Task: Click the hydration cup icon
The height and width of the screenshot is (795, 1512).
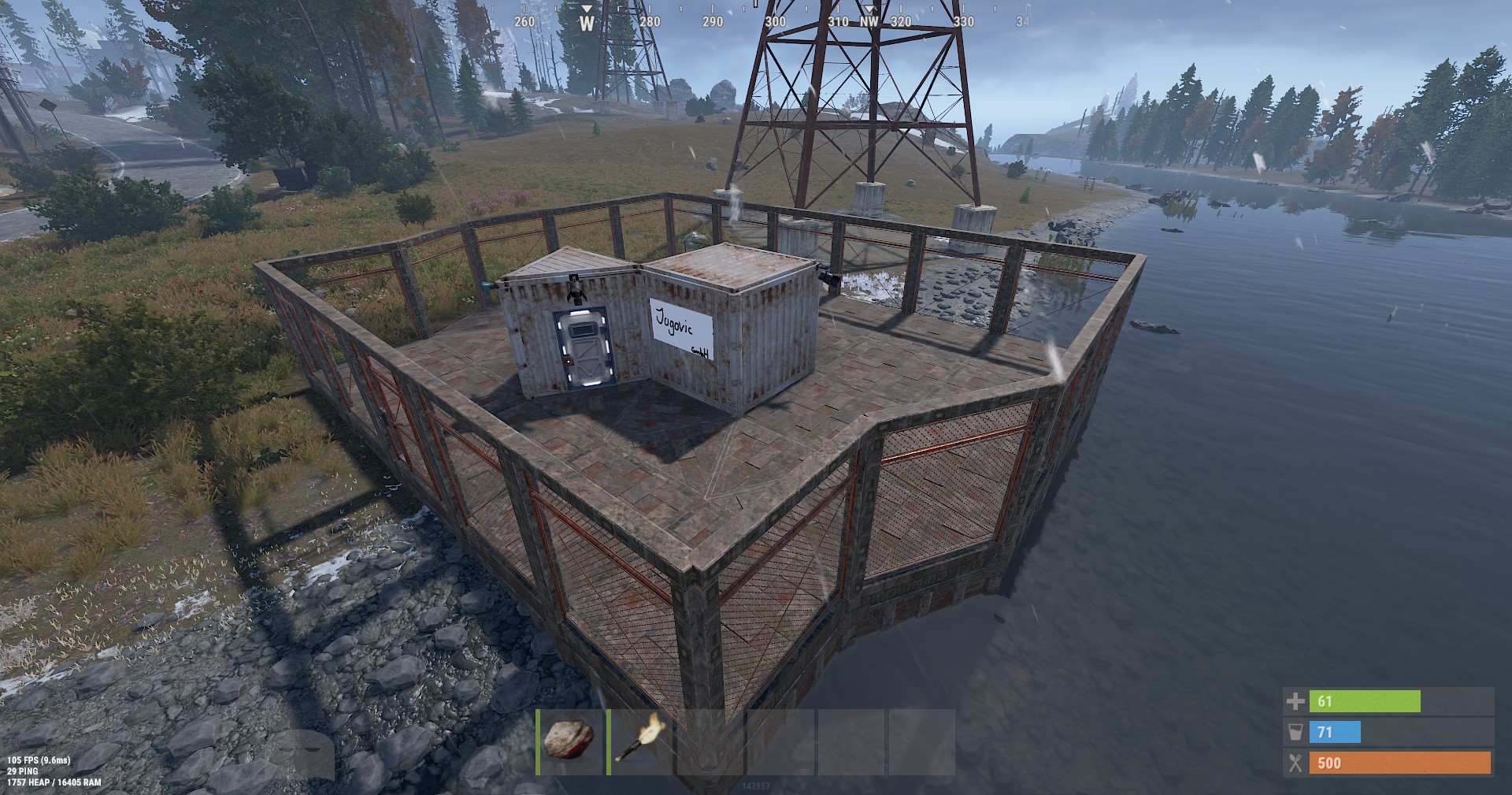Action: point(1297,732)
